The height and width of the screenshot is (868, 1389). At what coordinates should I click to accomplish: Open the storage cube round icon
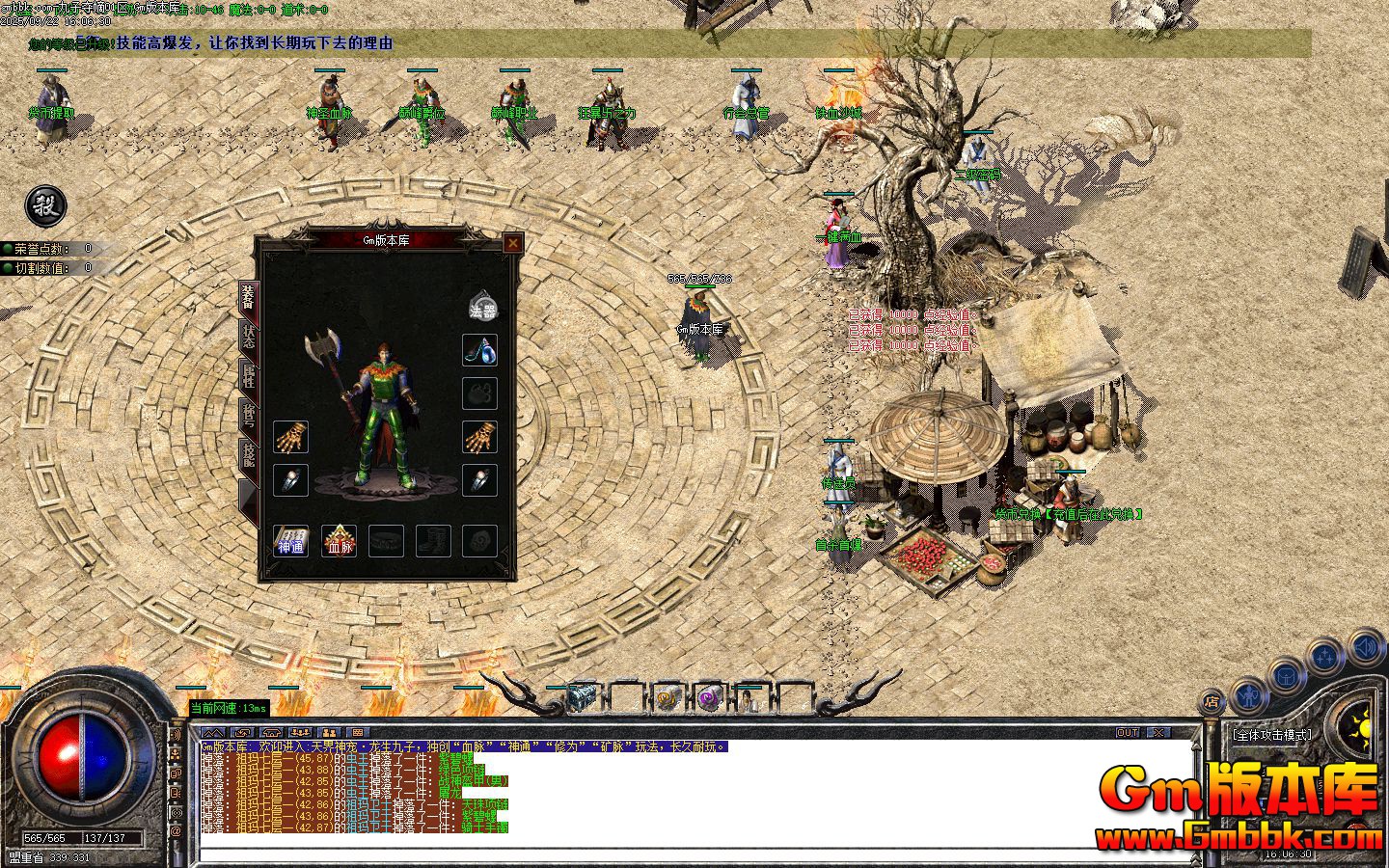tap(1286, 678)
